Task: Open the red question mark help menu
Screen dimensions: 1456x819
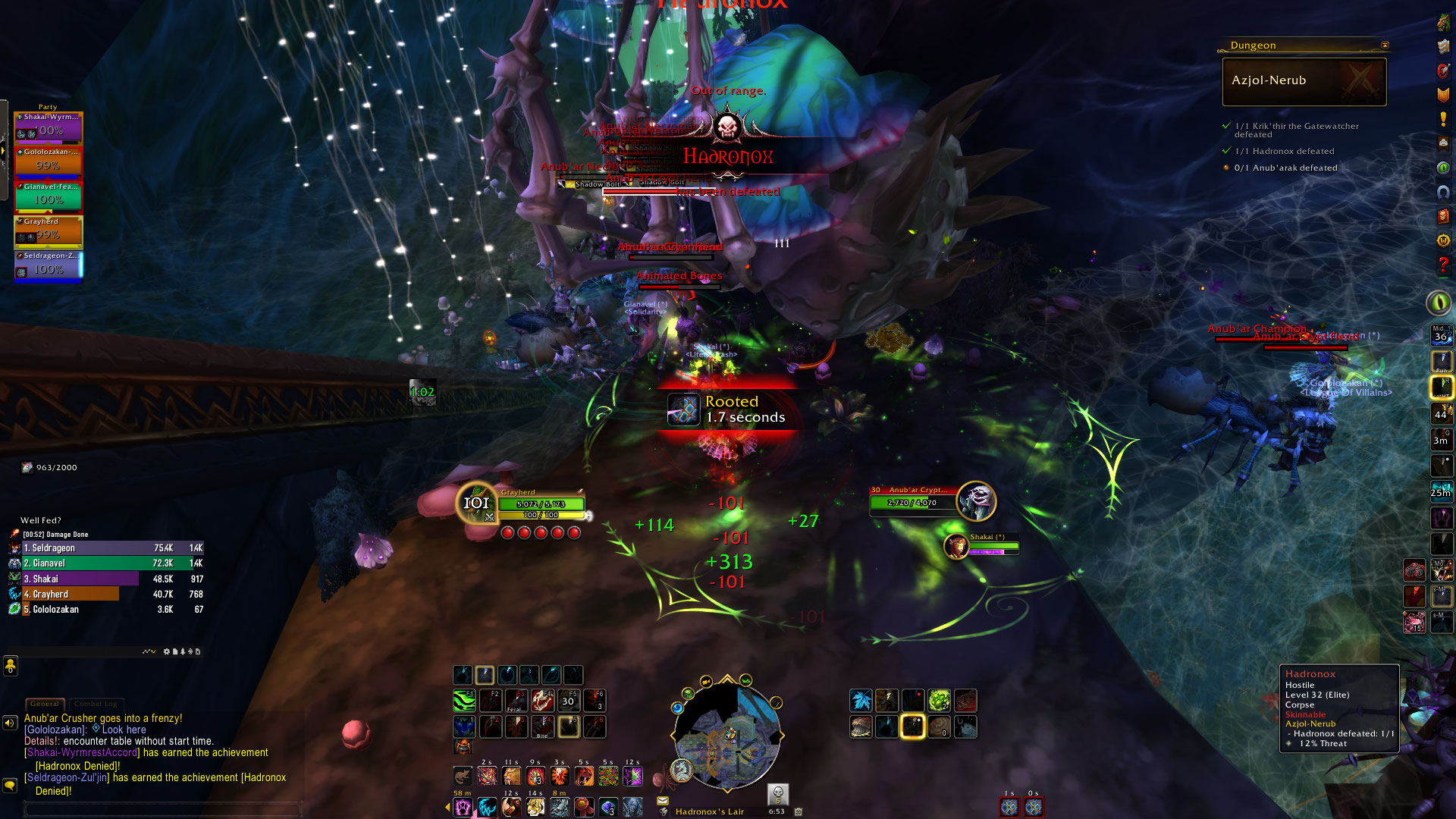Action: [1443, 265]
